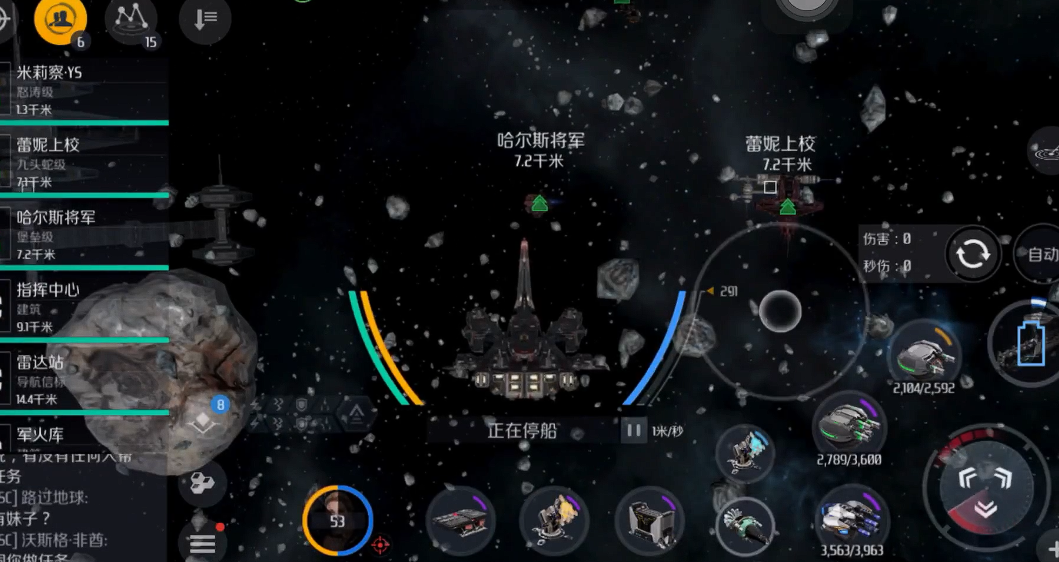Tap the pilot portrait with 53
The image size is (1059, 562).
click(337, 521)
